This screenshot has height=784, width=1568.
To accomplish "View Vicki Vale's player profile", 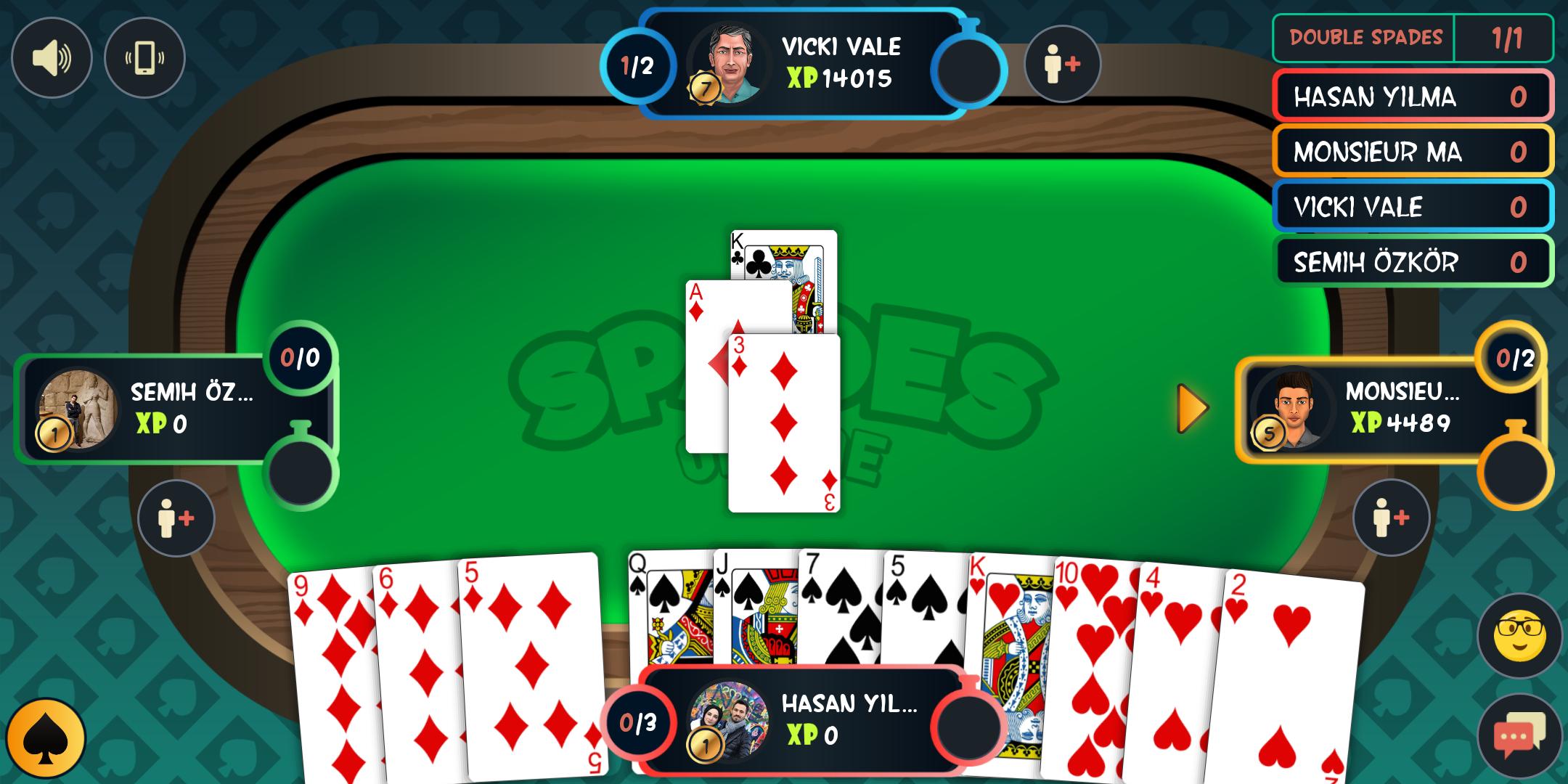I will pyautogui.click(x=728, y=65).
